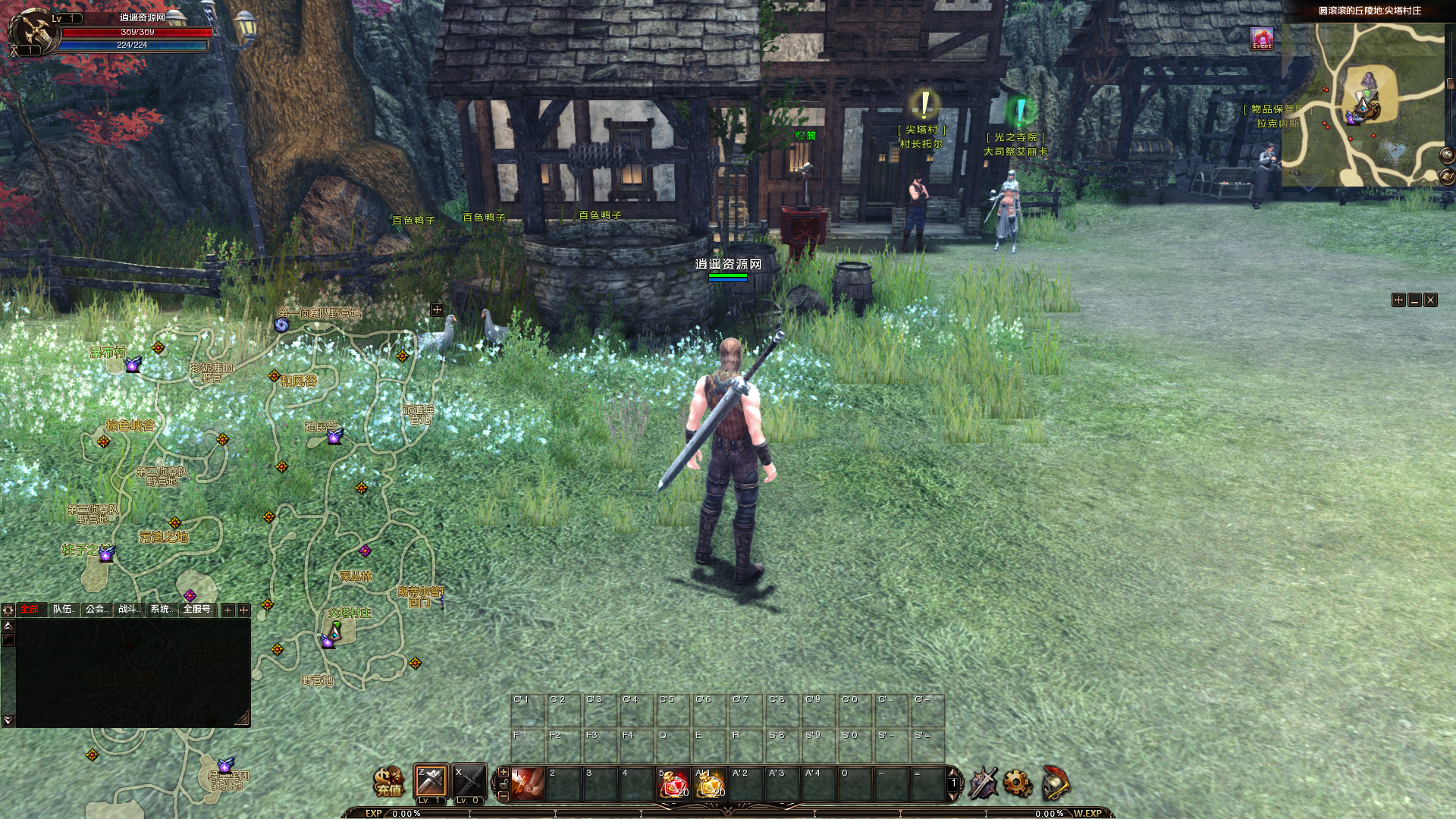Switch to the 战斗 chat tab
The image size is (1456, 819).
coord(128,609)
